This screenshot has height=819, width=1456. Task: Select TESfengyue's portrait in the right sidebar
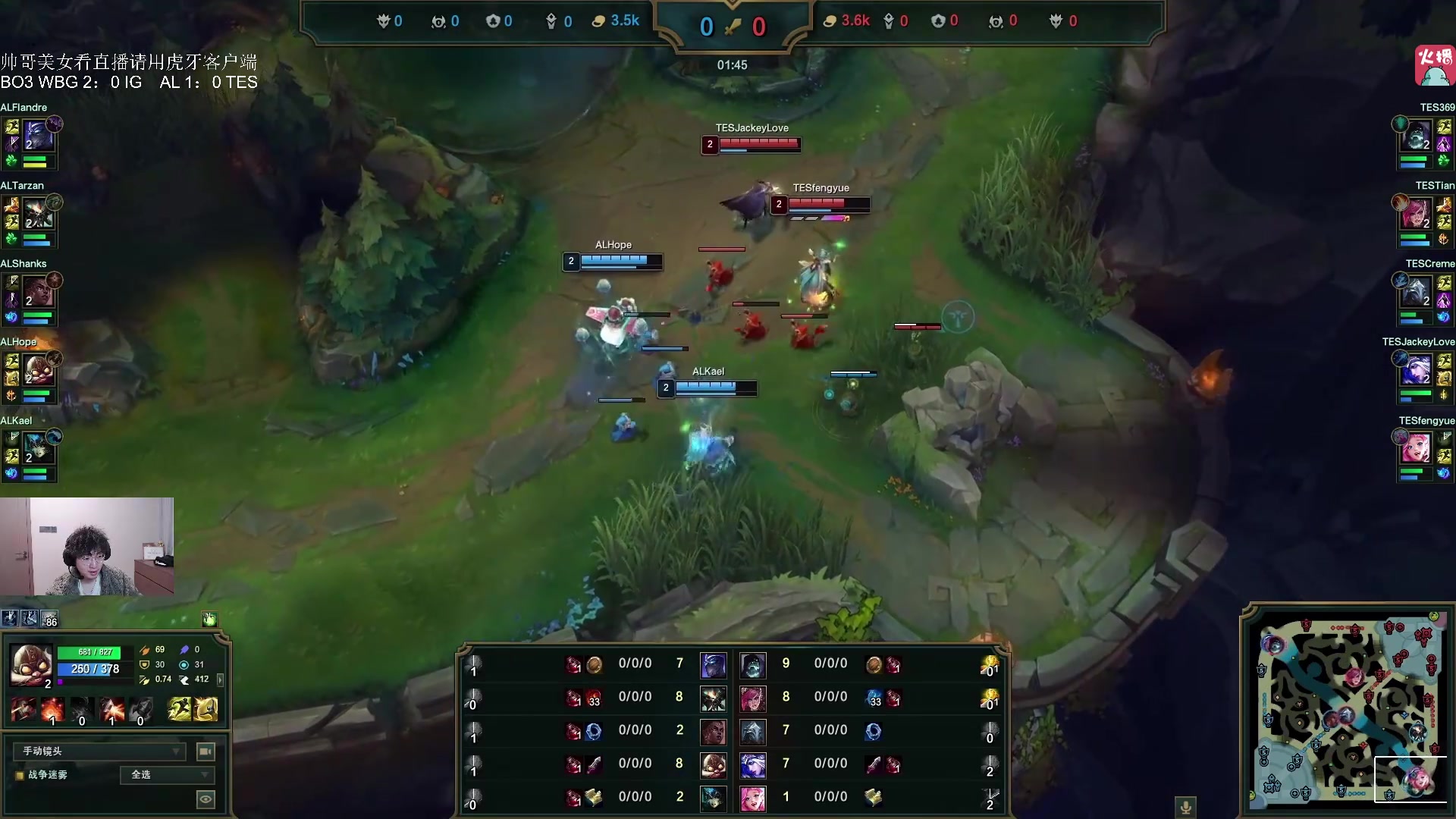pos(1417,449)
